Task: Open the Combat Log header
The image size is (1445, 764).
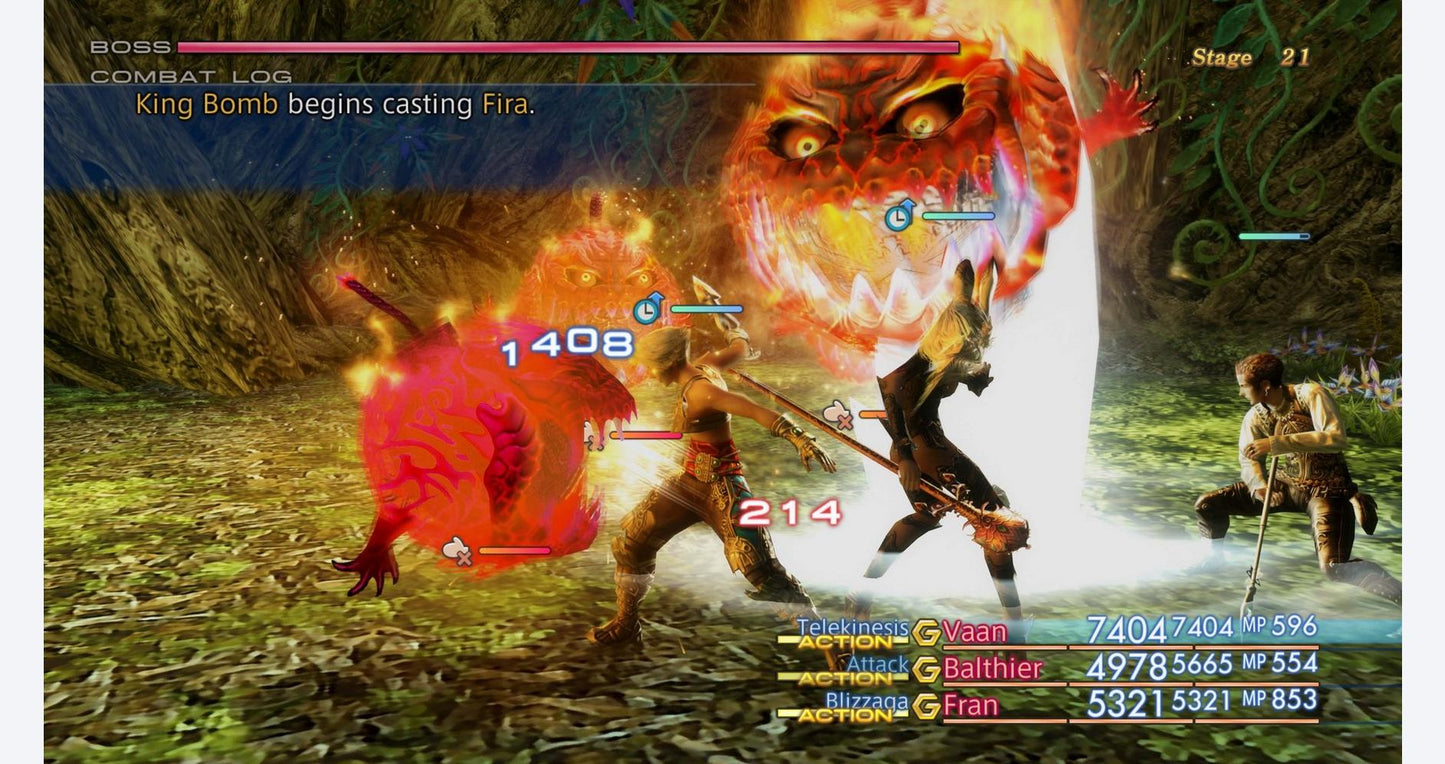Action: tap(191, 76)
